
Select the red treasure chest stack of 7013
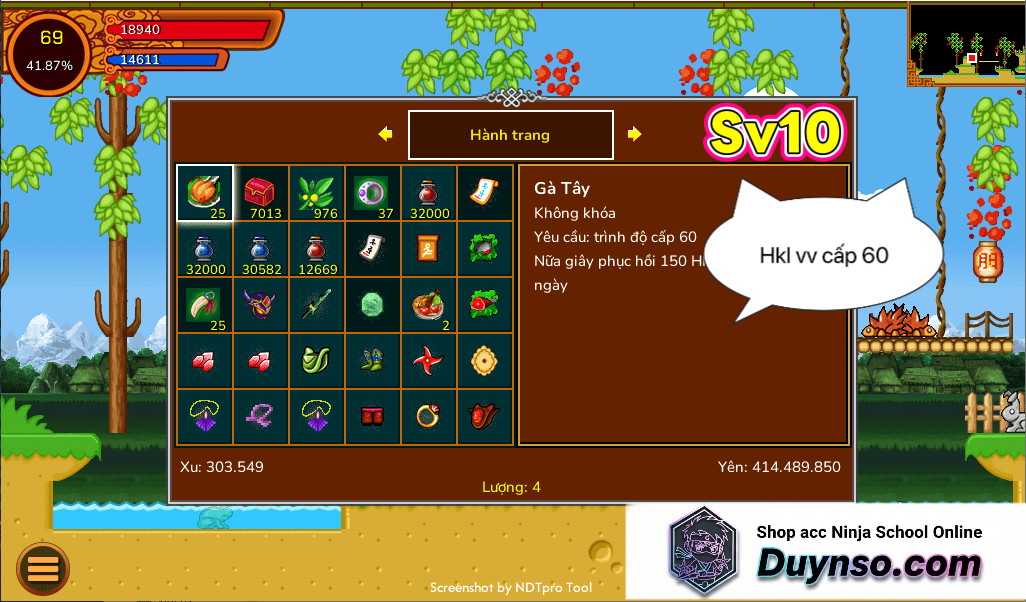pyautogui.click(x=261, y=193)
